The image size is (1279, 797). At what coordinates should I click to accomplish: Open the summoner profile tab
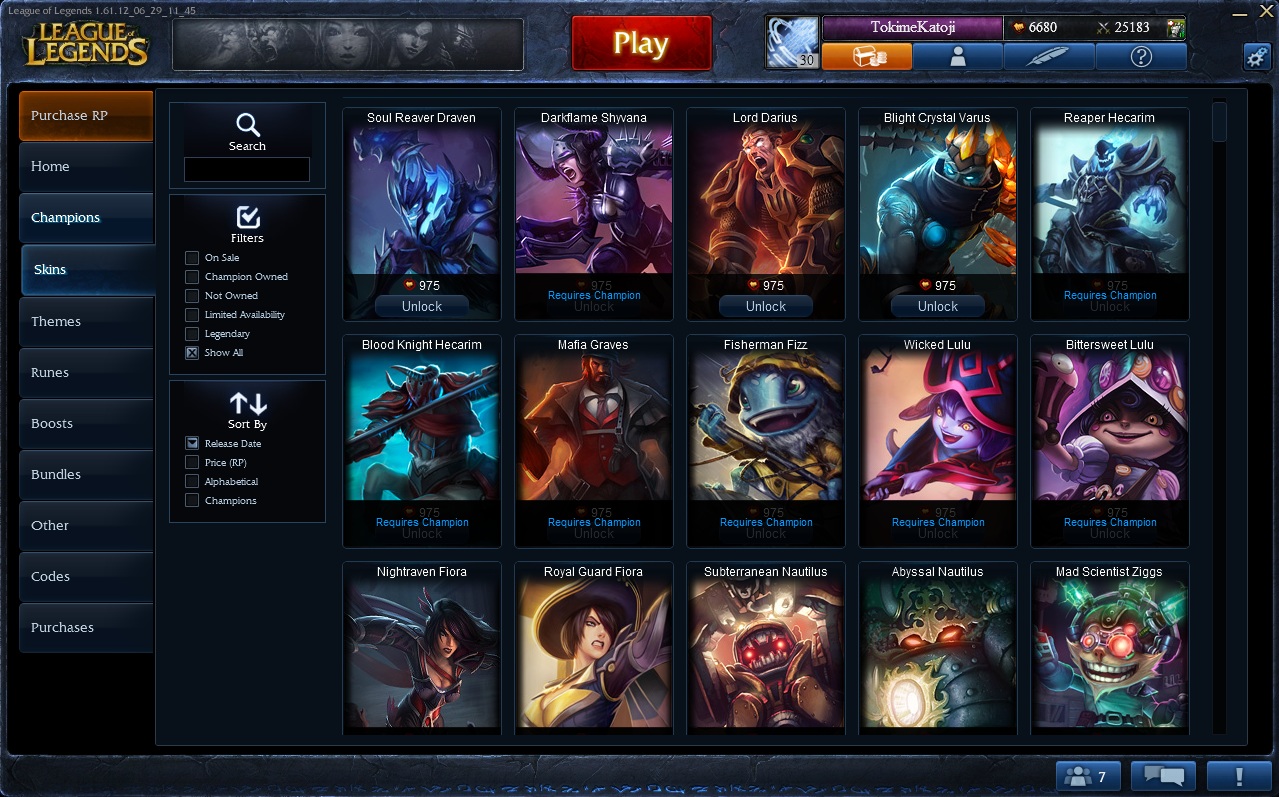958,57
